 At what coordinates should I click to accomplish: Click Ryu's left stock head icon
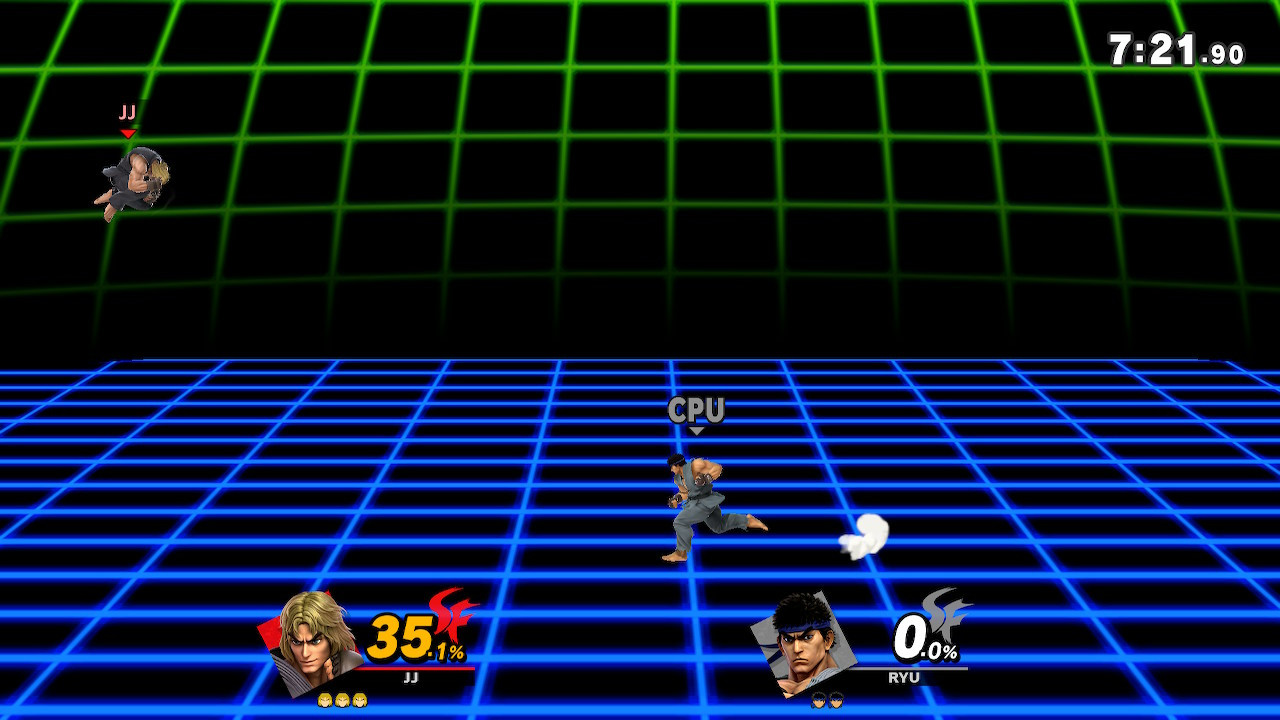tap(819, 699)
